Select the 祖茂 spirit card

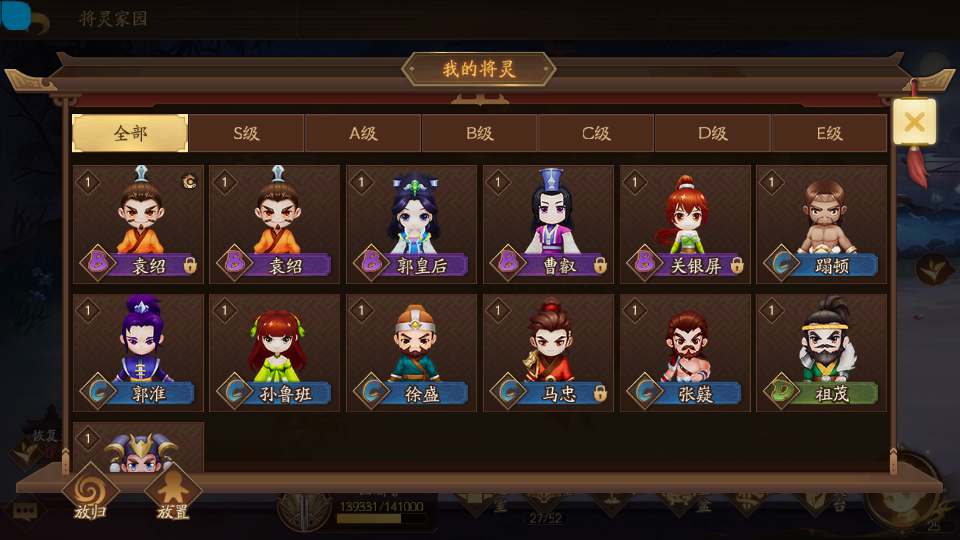821,352
